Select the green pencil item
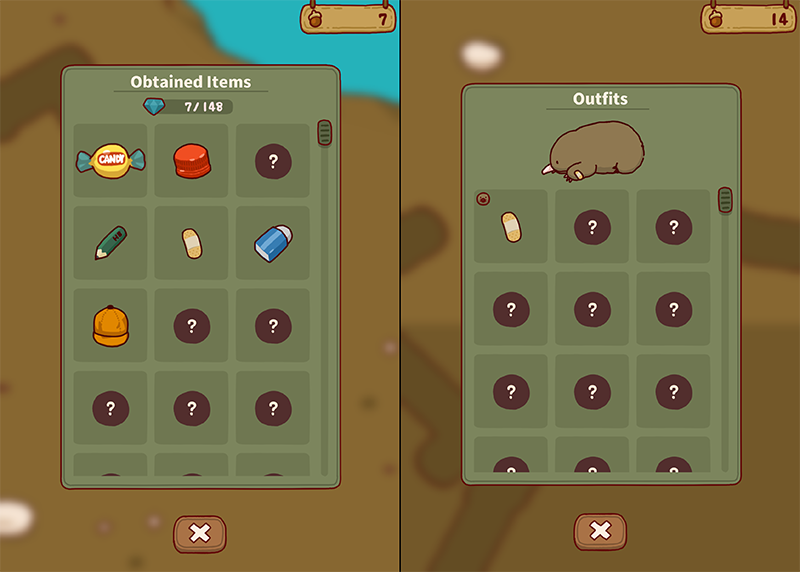Screen dimensions: 800x572 click(x=110, y=243)
